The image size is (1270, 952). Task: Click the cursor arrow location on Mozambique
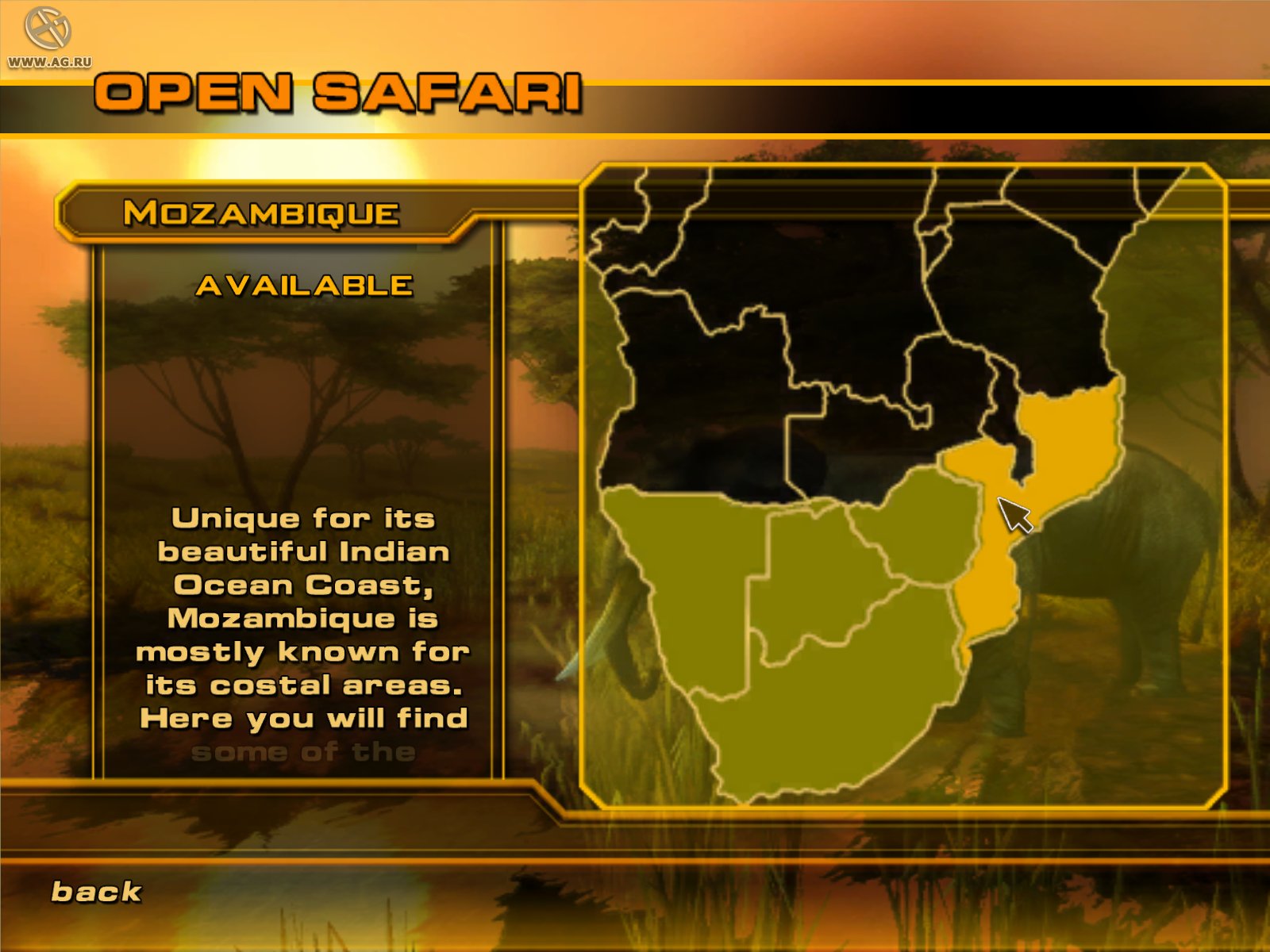tap(1014, 516)
